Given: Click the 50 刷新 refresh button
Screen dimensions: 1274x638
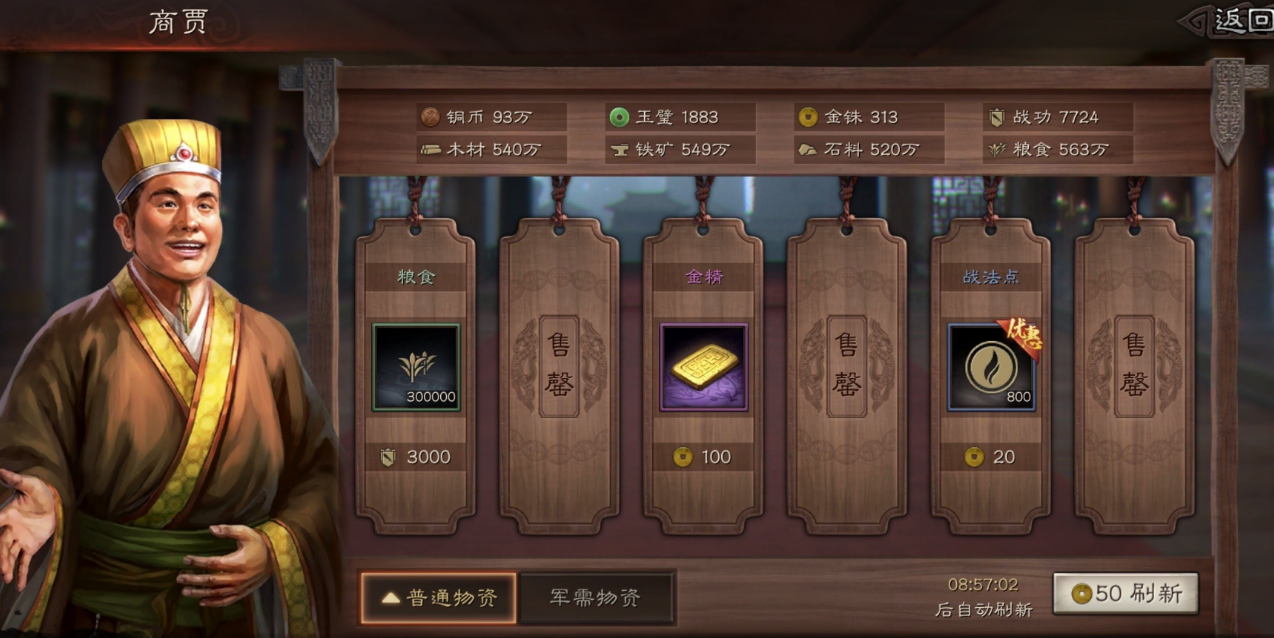Looking at the screenshot, I should click(1125, 594).
